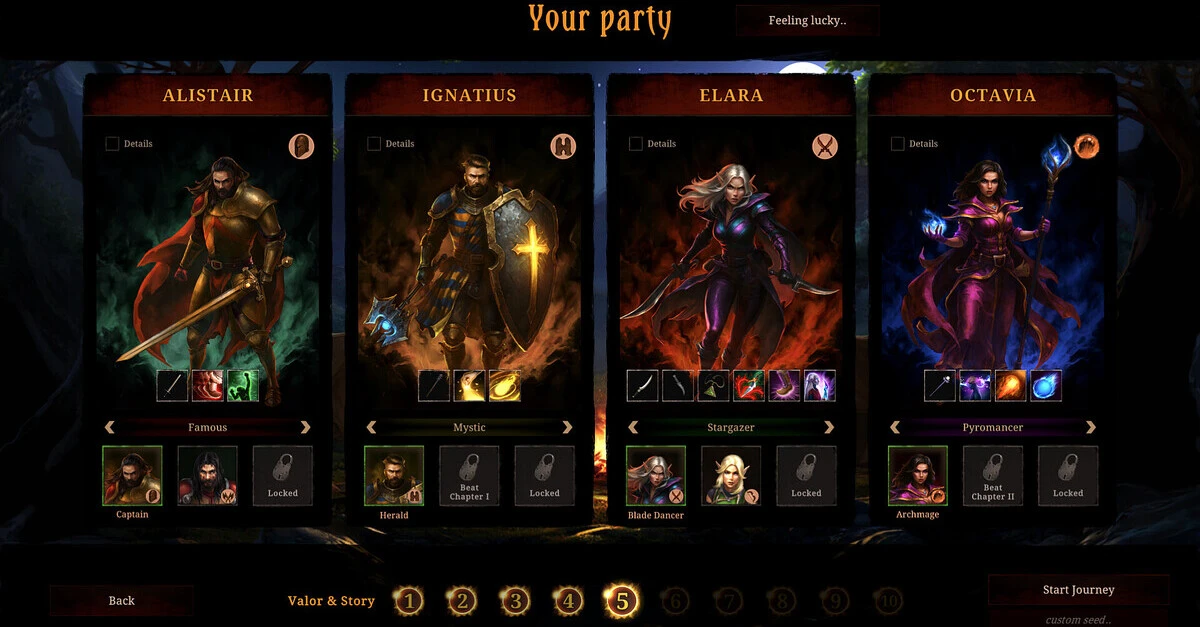Toggle Details checkbox on Alistair's card
Screen dimensions: 1200x627
[x=112, y=144]
